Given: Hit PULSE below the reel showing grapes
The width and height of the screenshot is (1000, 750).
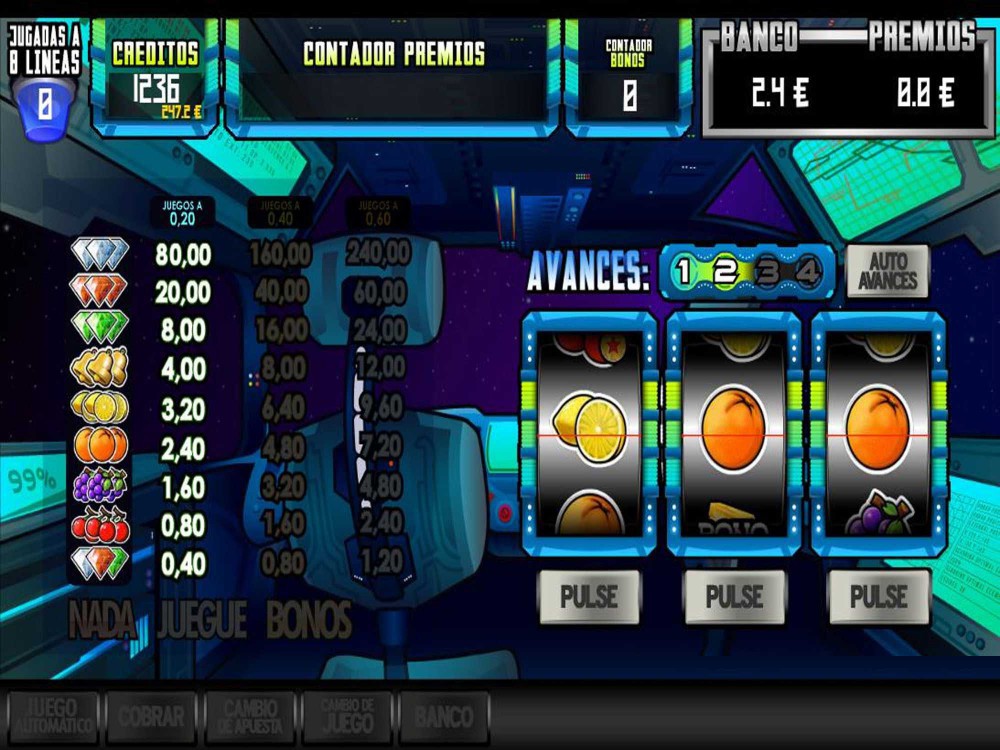Looking at the screenshot, I should click(x=878, y=597).
